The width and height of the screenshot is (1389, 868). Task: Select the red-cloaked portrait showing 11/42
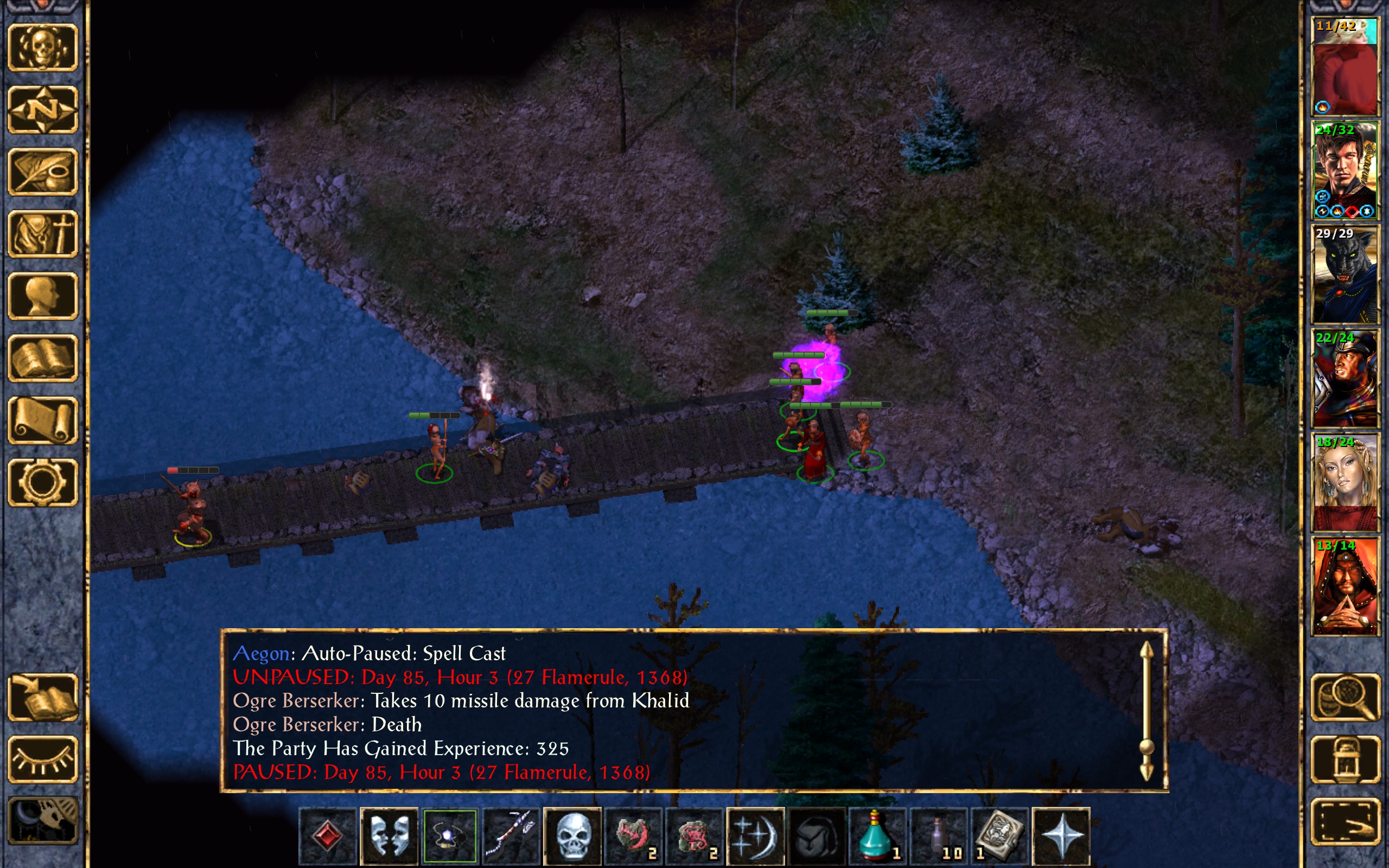click(x=1345, y=67)
